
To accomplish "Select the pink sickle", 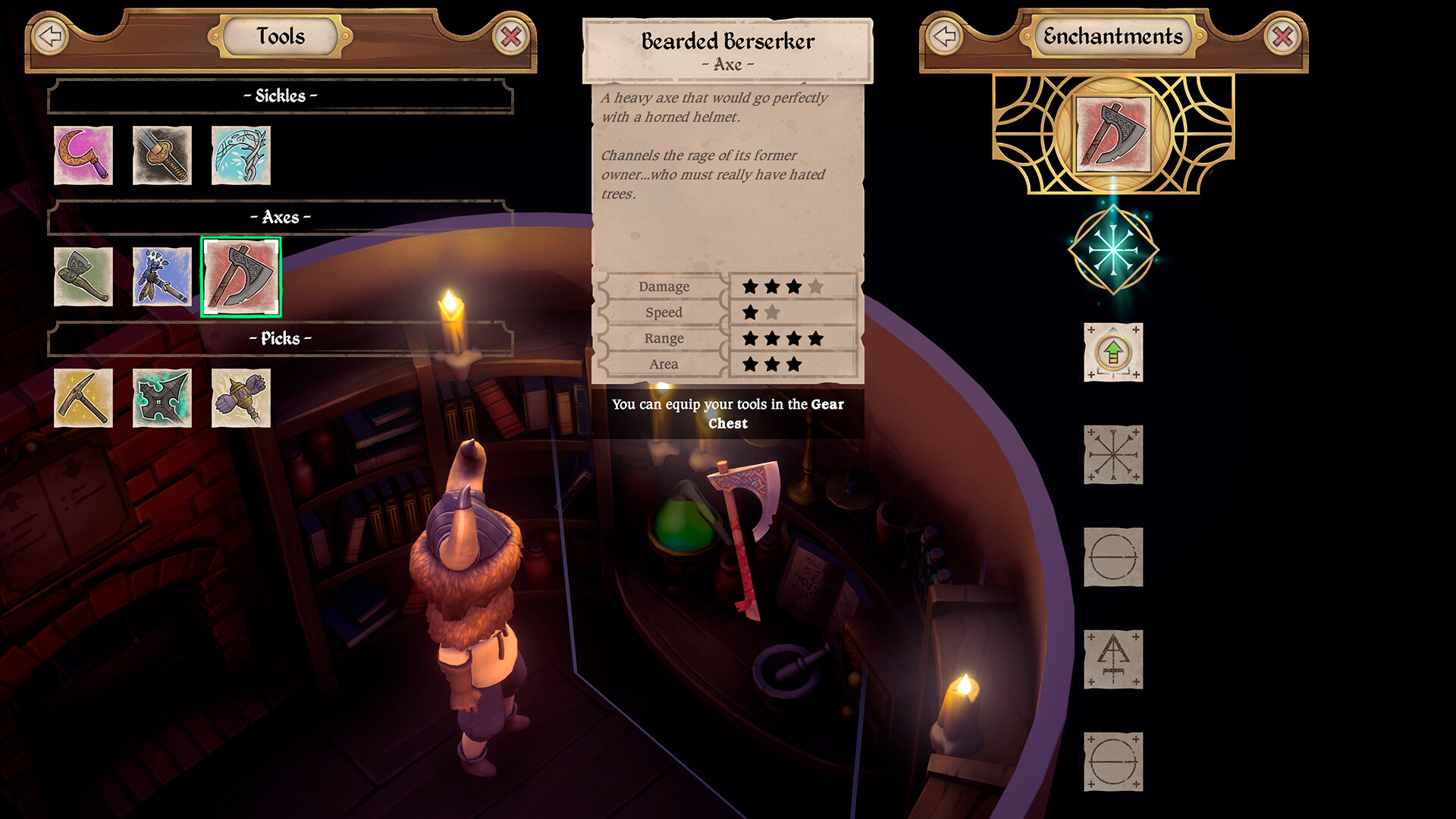I will click(x=83, y=155).
